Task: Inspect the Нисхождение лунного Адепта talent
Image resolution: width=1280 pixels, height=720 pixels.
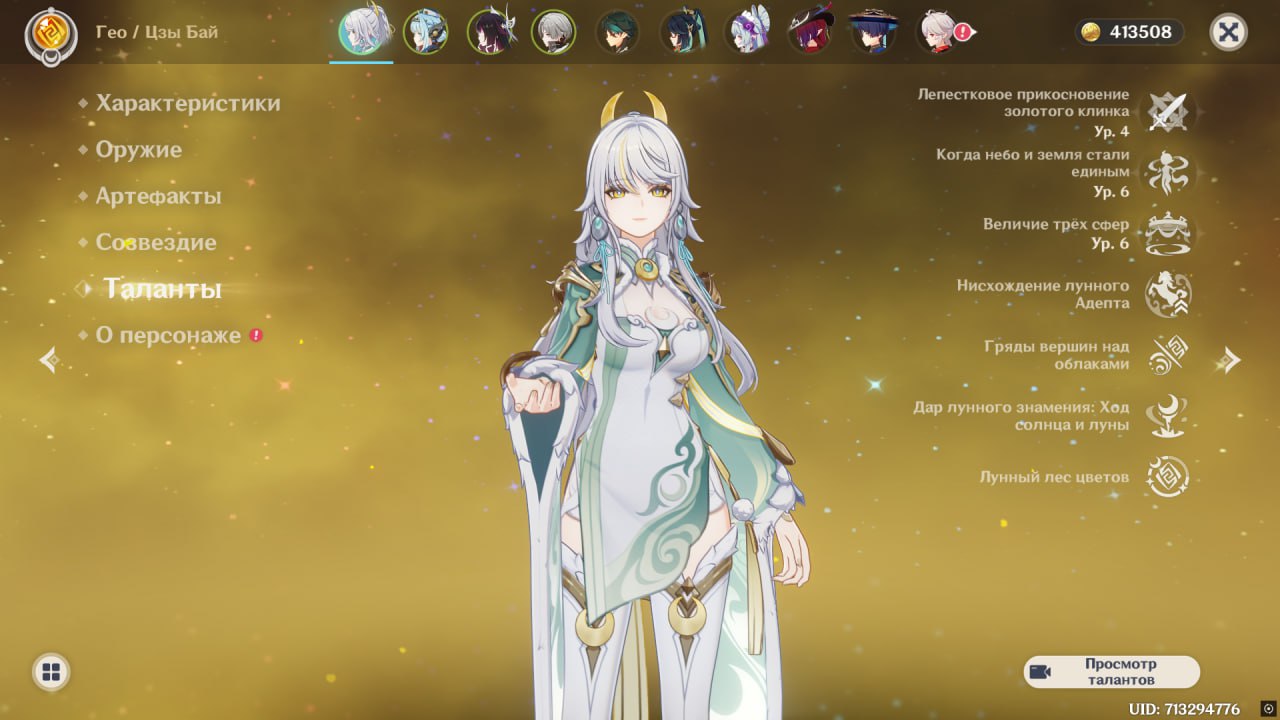Action: point(1167,294)
